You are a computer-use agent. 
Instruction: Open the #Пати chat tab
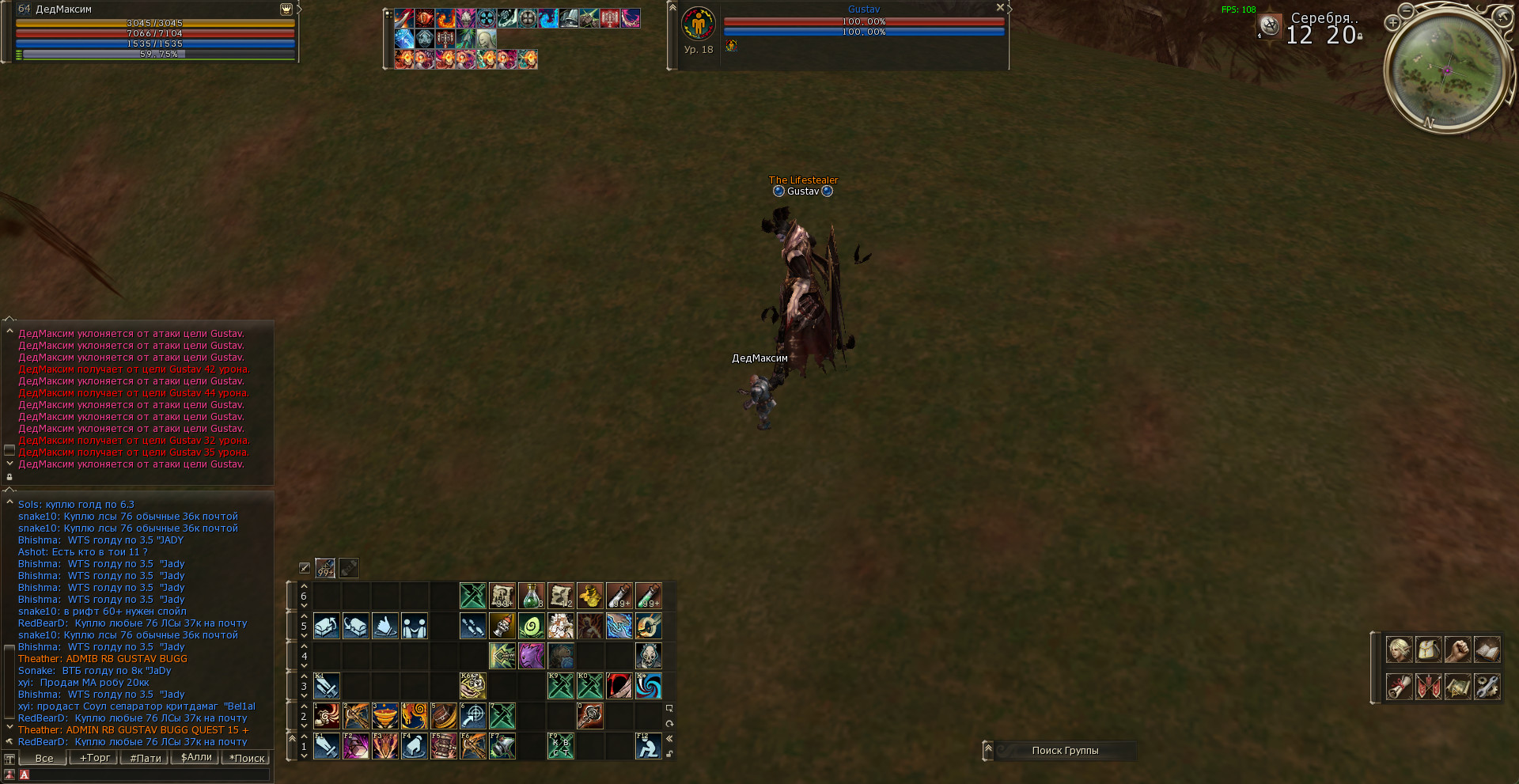[146, 758]
